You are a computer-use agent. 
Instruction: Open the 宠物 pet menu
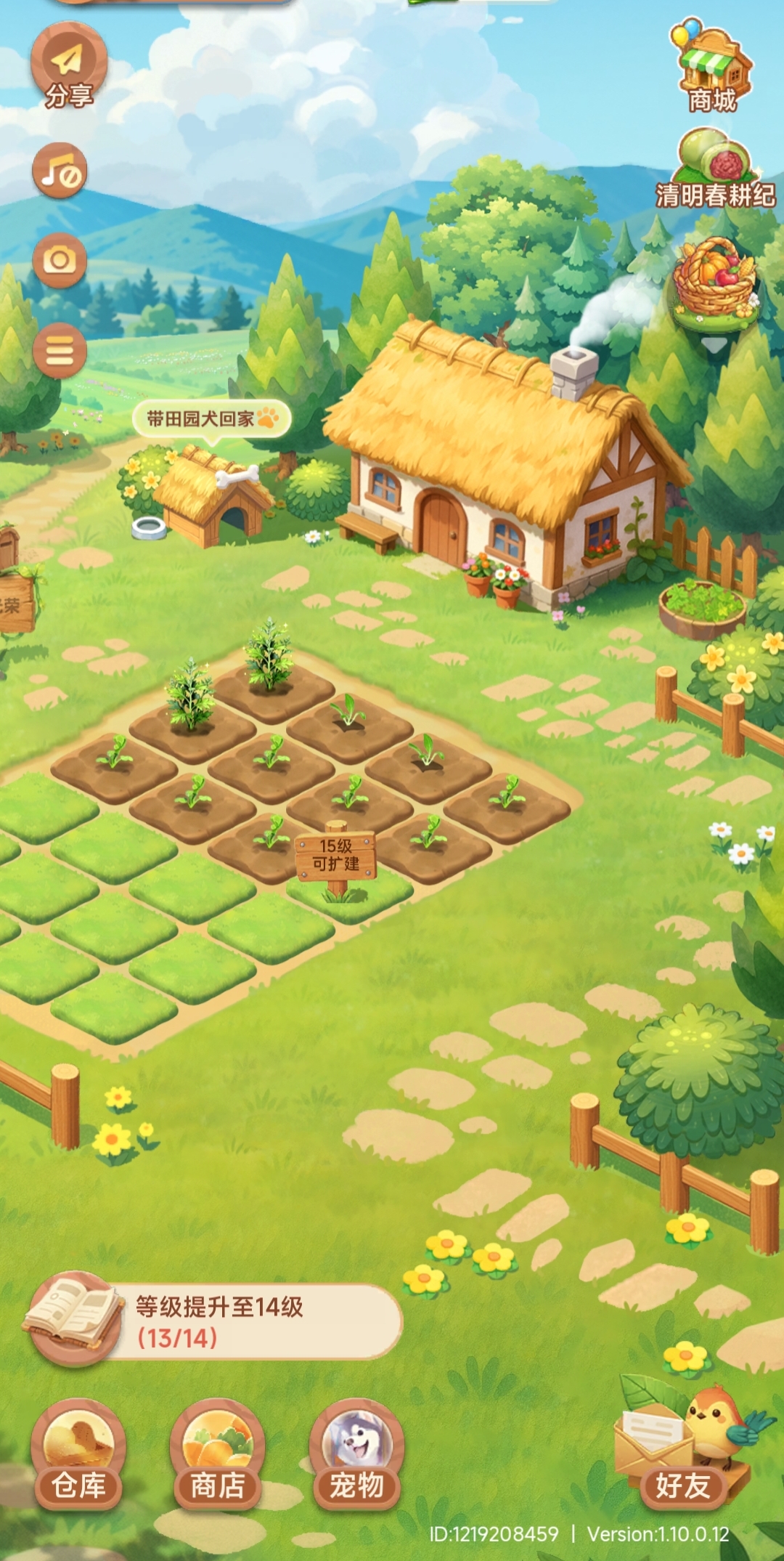[356, 1456]
